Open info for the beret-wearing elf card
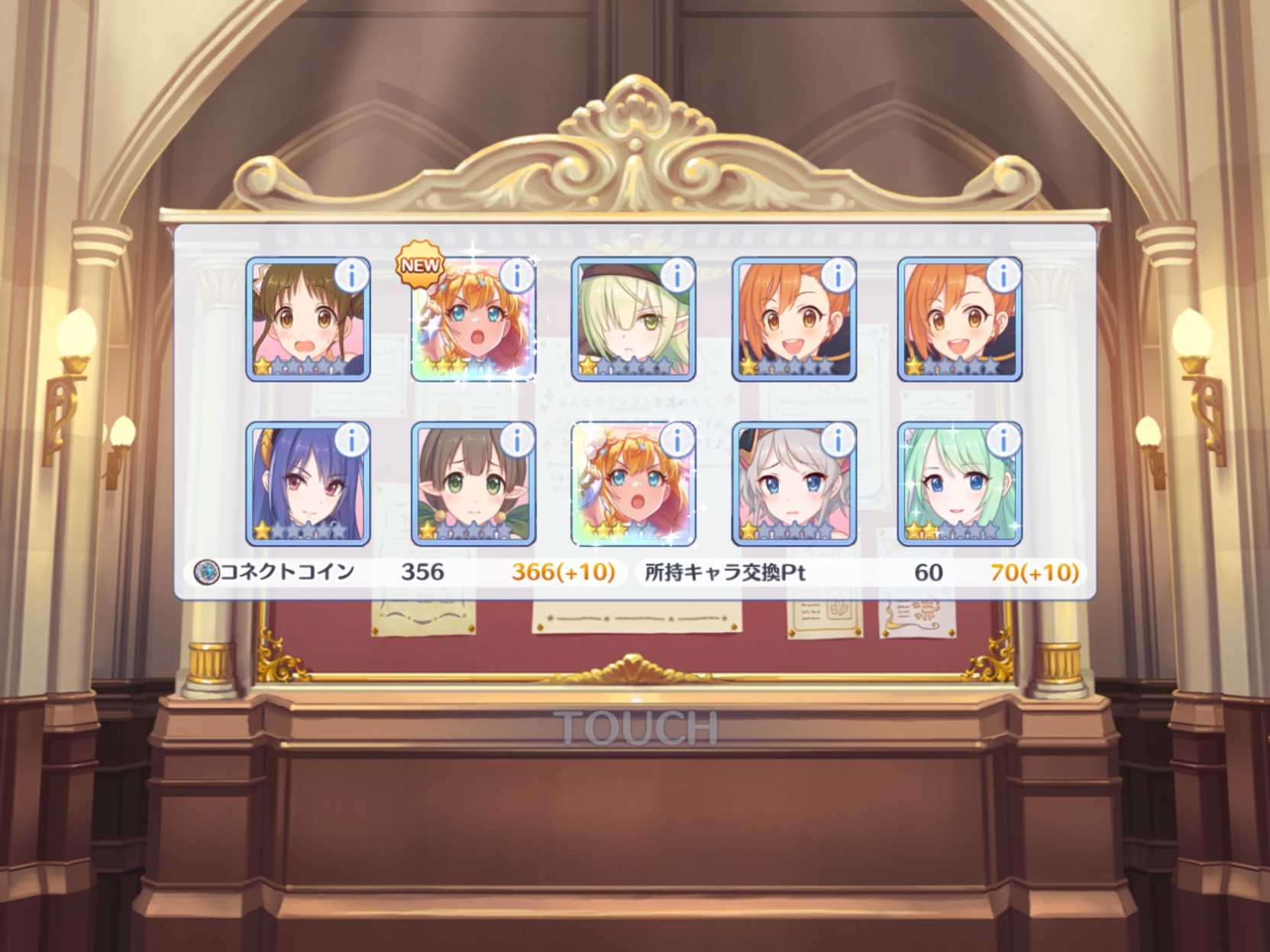The image size is (1270, 952). (x=677, y=276)
